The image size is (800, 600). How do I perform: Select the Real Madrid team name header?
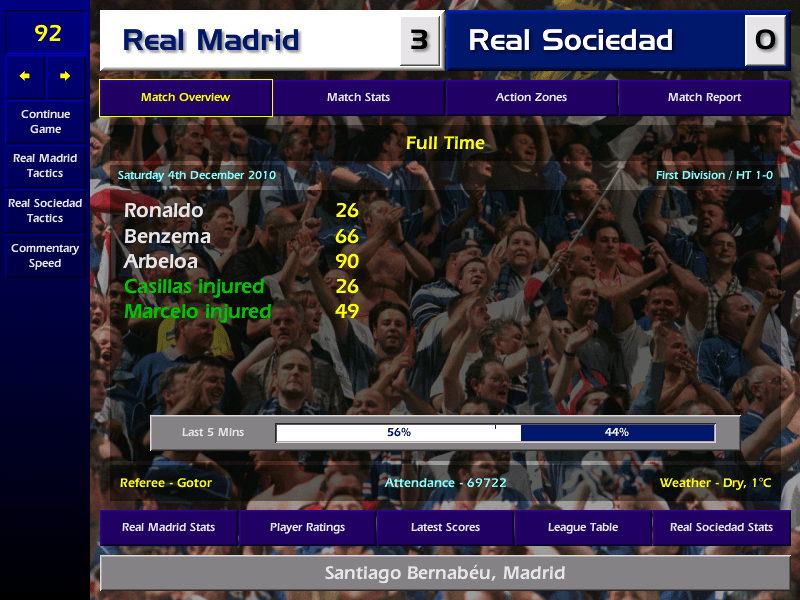[x=250, y=40]
